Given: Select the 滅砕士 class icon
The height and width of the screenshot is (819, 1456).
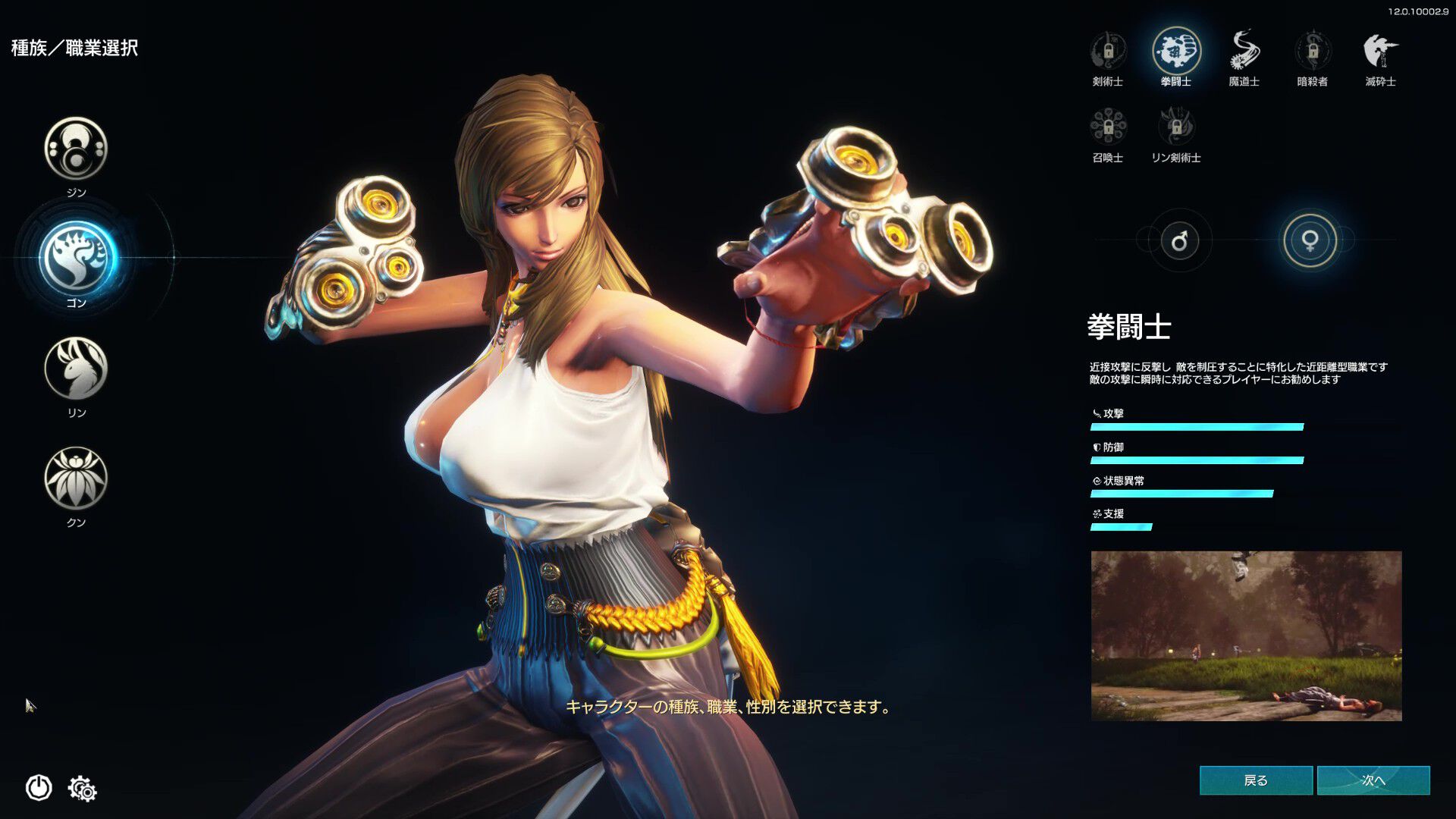Looking at the screenshot, I should pyautogui.click(x=1380, y=52).
